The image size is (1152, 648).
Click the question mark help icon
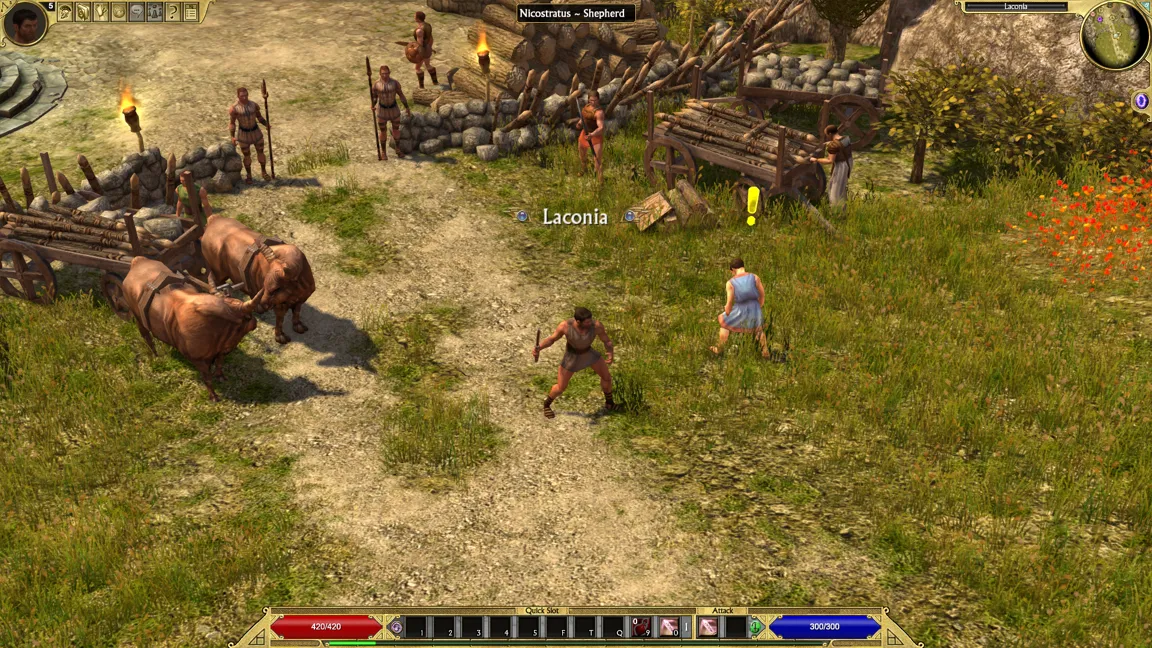pos(173,12)
